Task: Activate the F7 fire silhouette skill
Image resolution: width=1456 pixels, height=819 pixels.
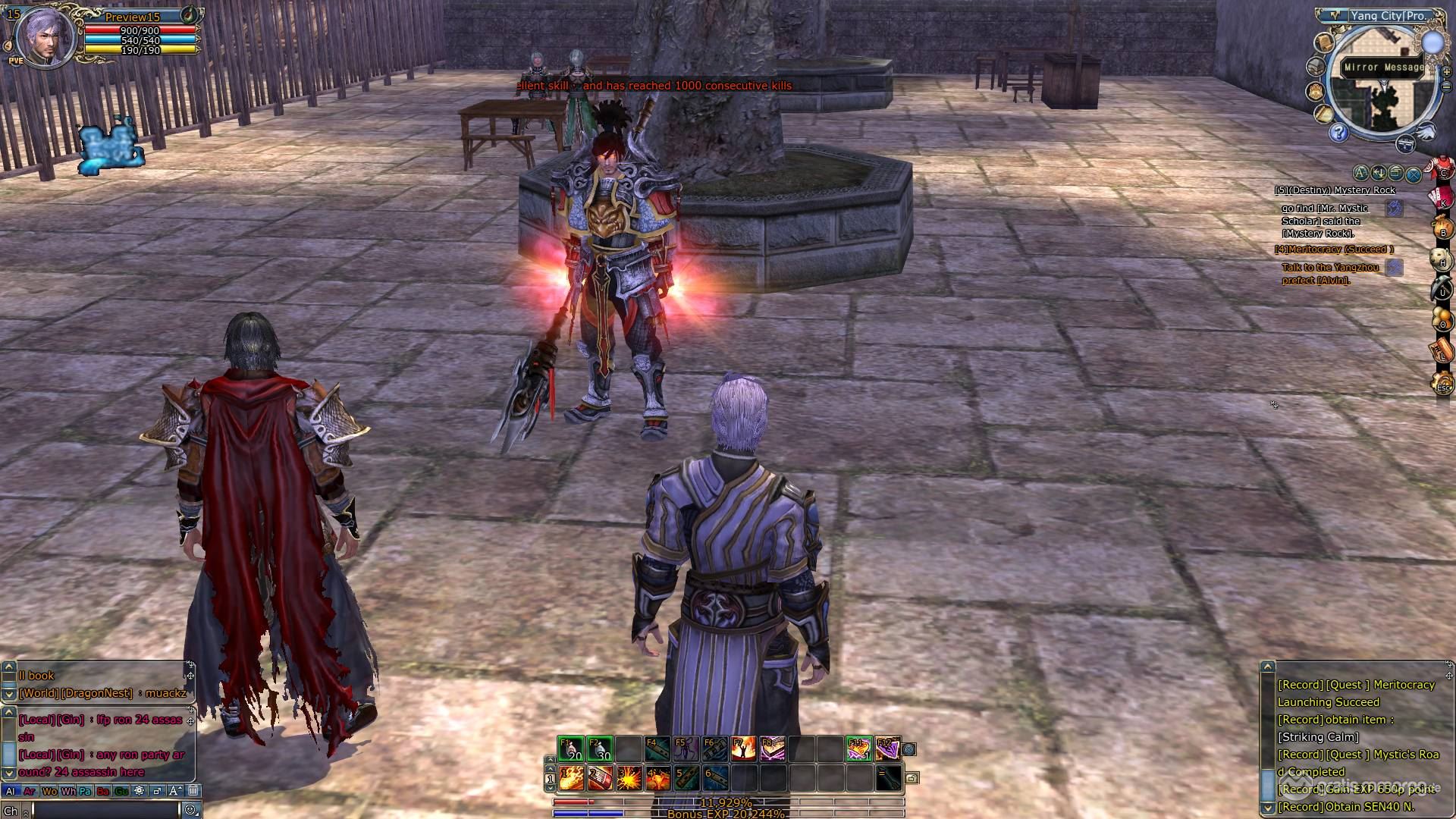Action: [743, 749]
